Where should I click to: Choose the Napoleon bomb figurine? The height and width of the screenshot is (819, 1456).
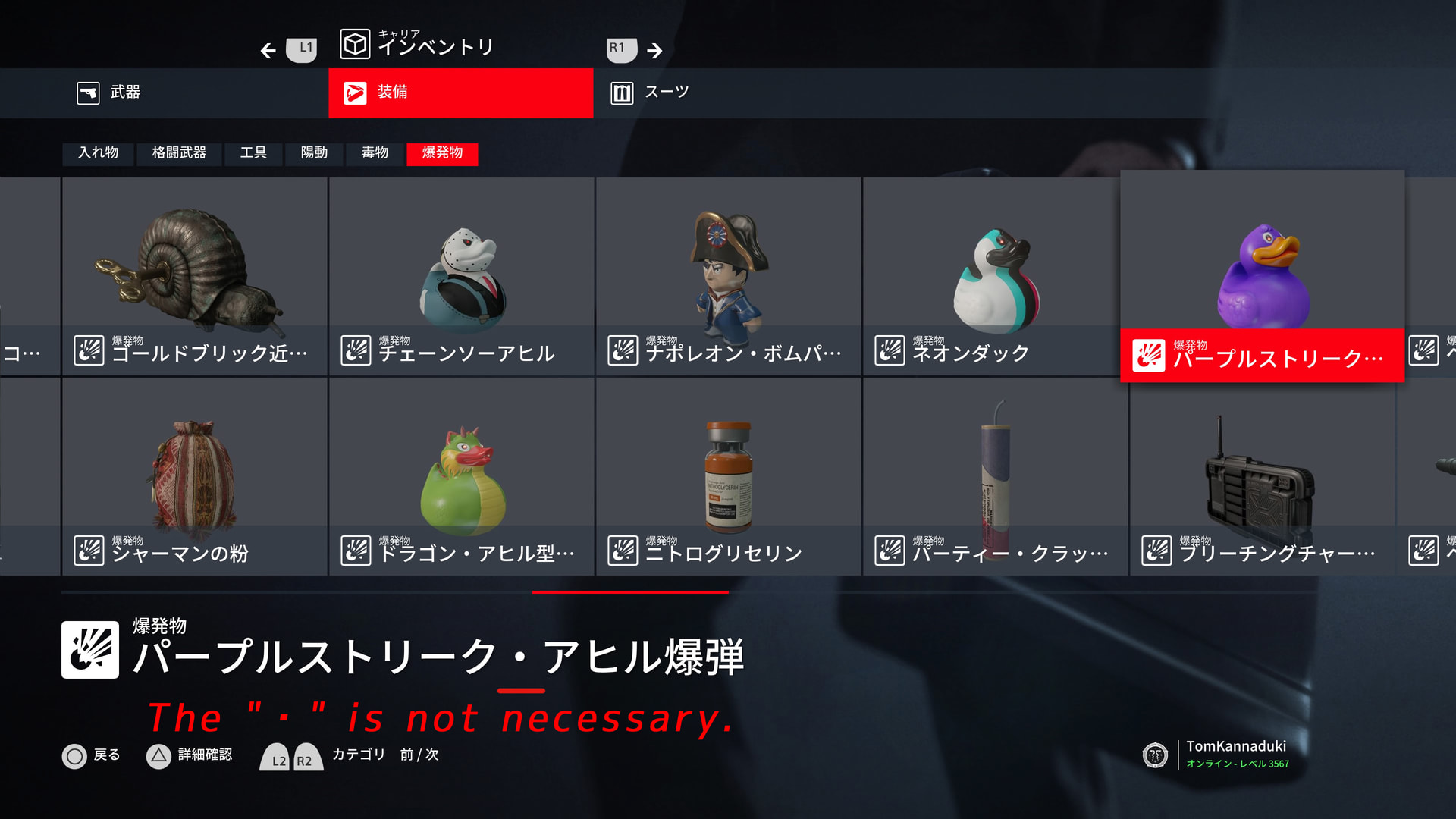729,277
